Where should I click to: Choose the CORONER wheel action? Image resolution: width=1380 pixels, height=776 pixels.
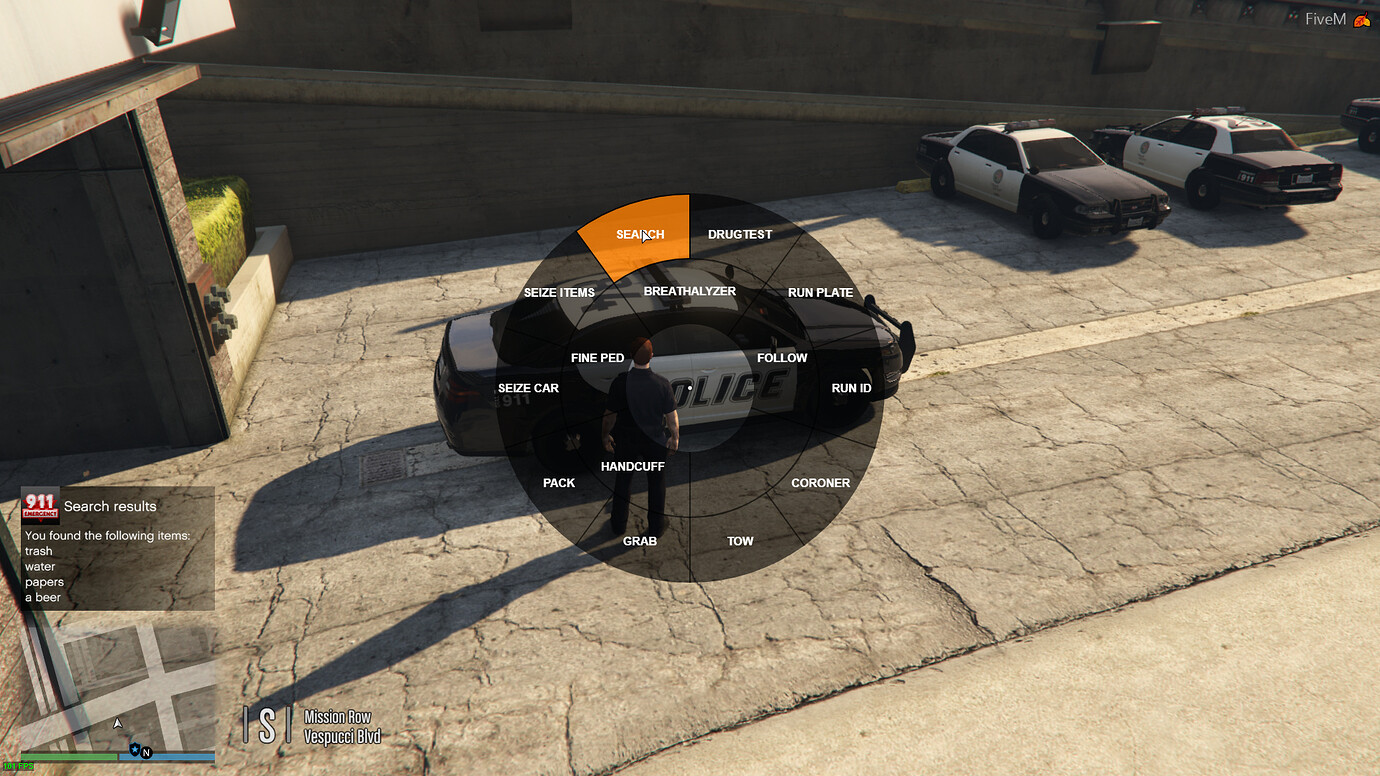coord(820,482)
